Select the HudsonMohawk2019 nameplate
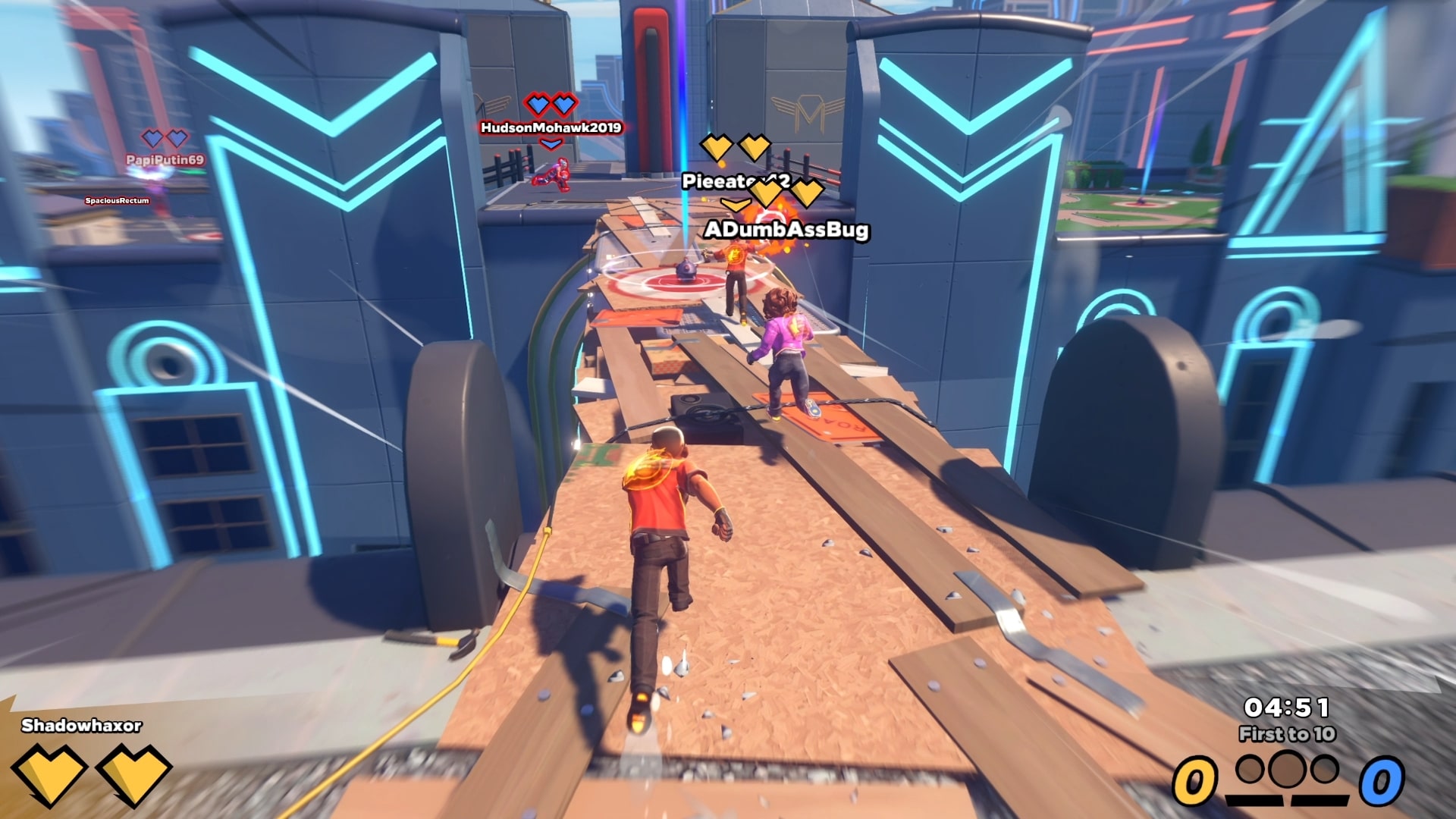 pos(550,129)
